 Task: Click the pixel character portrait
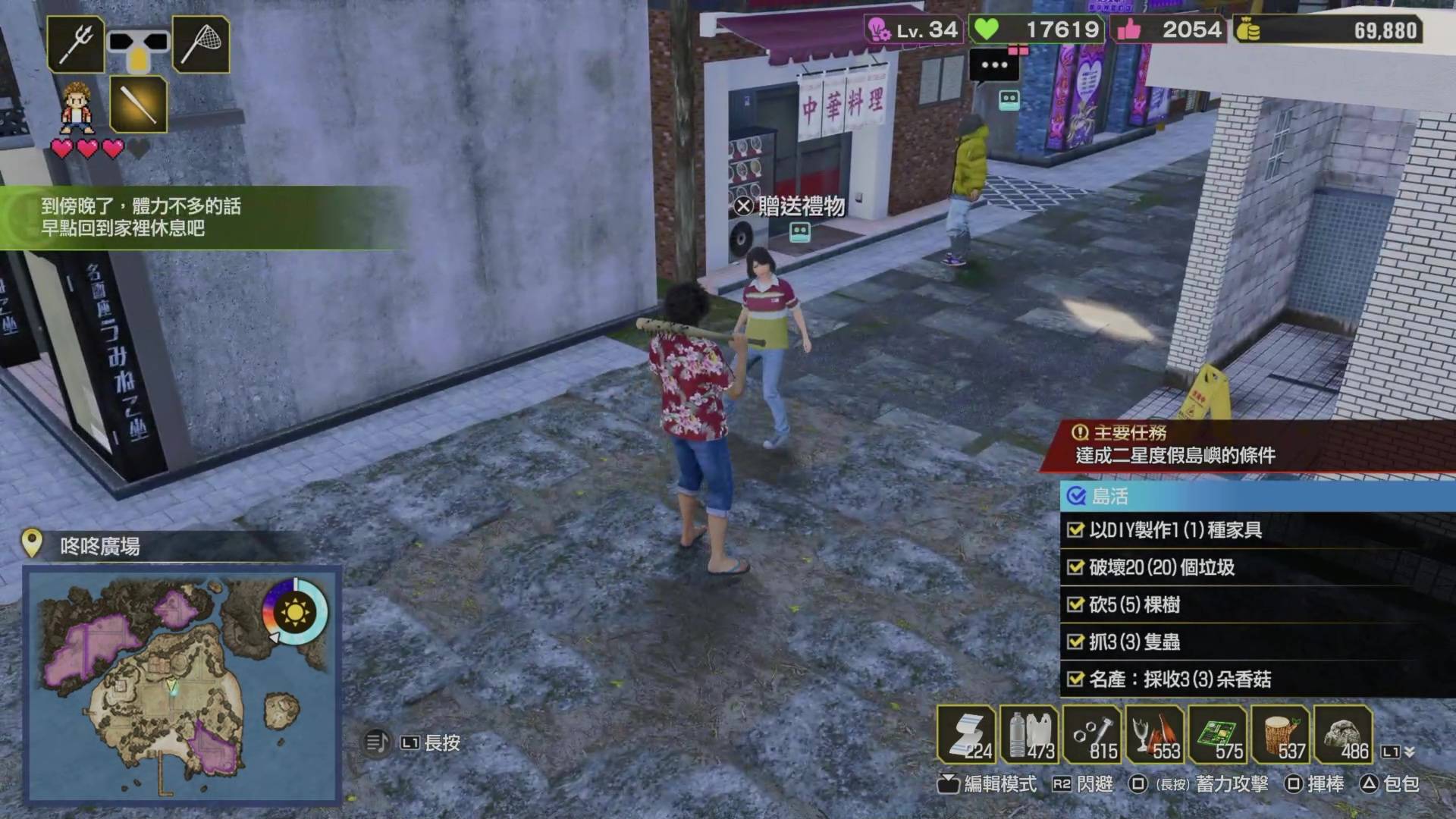coord(77,107)
